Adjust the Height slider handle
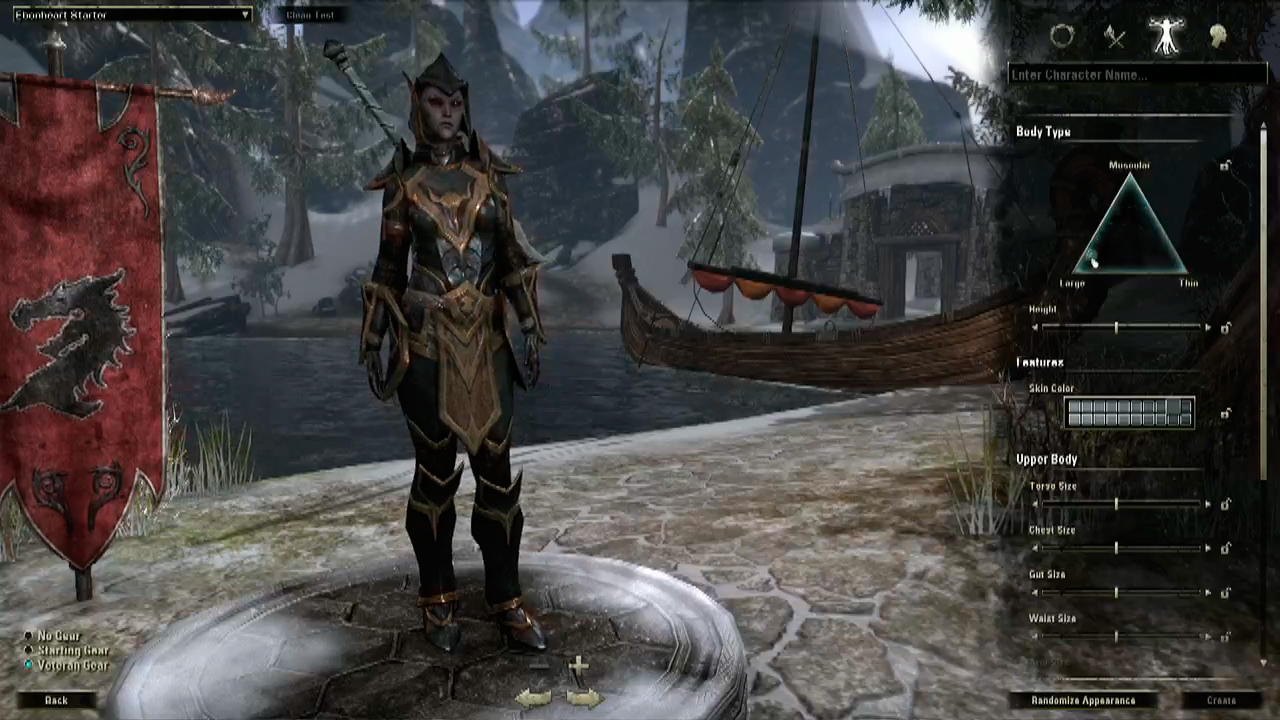This screenshot has width=1280, height=720. point(1116,328)
